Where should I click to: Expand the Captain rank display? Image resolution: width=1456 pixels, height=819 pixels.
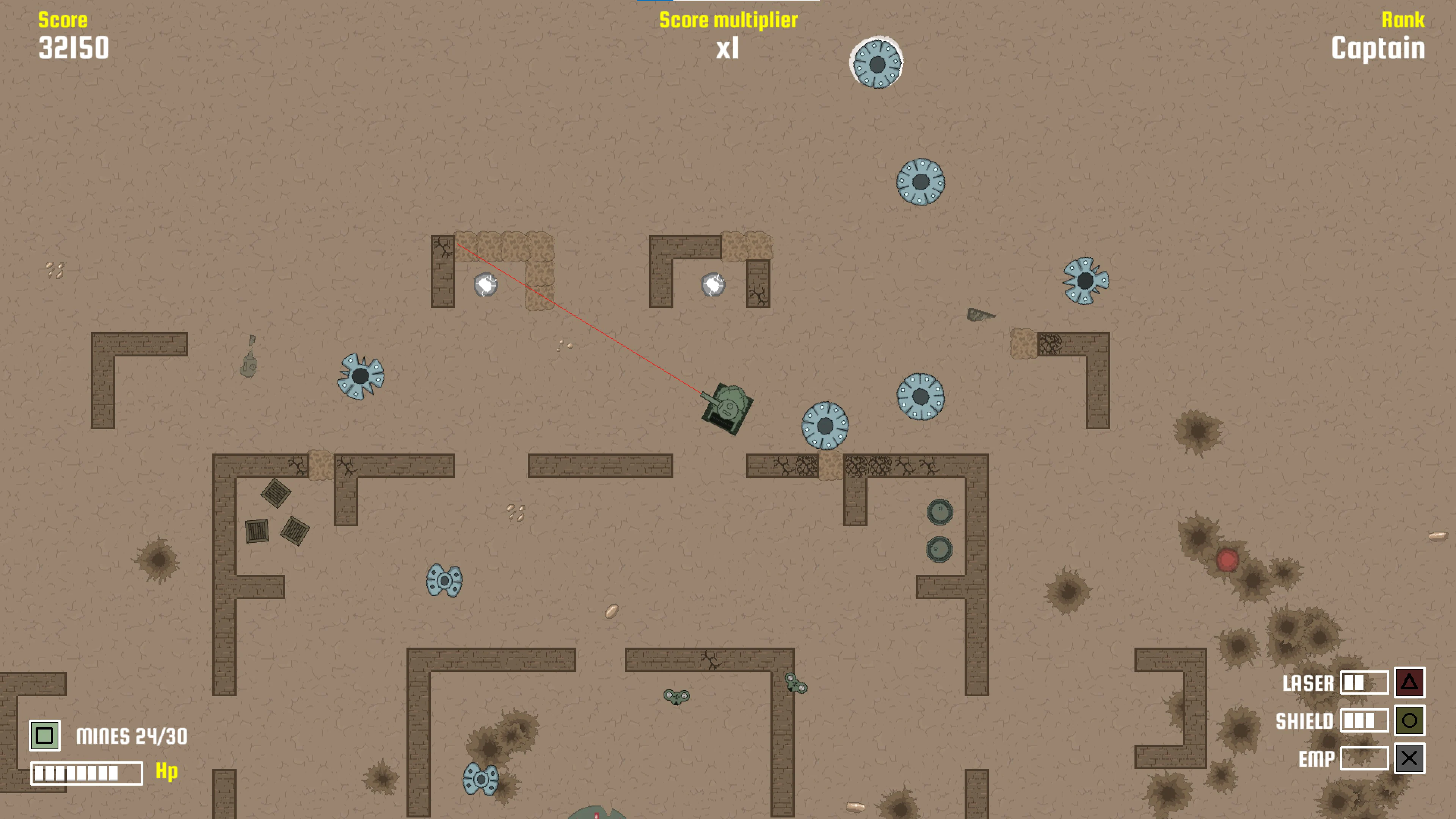click(1378, 49)
